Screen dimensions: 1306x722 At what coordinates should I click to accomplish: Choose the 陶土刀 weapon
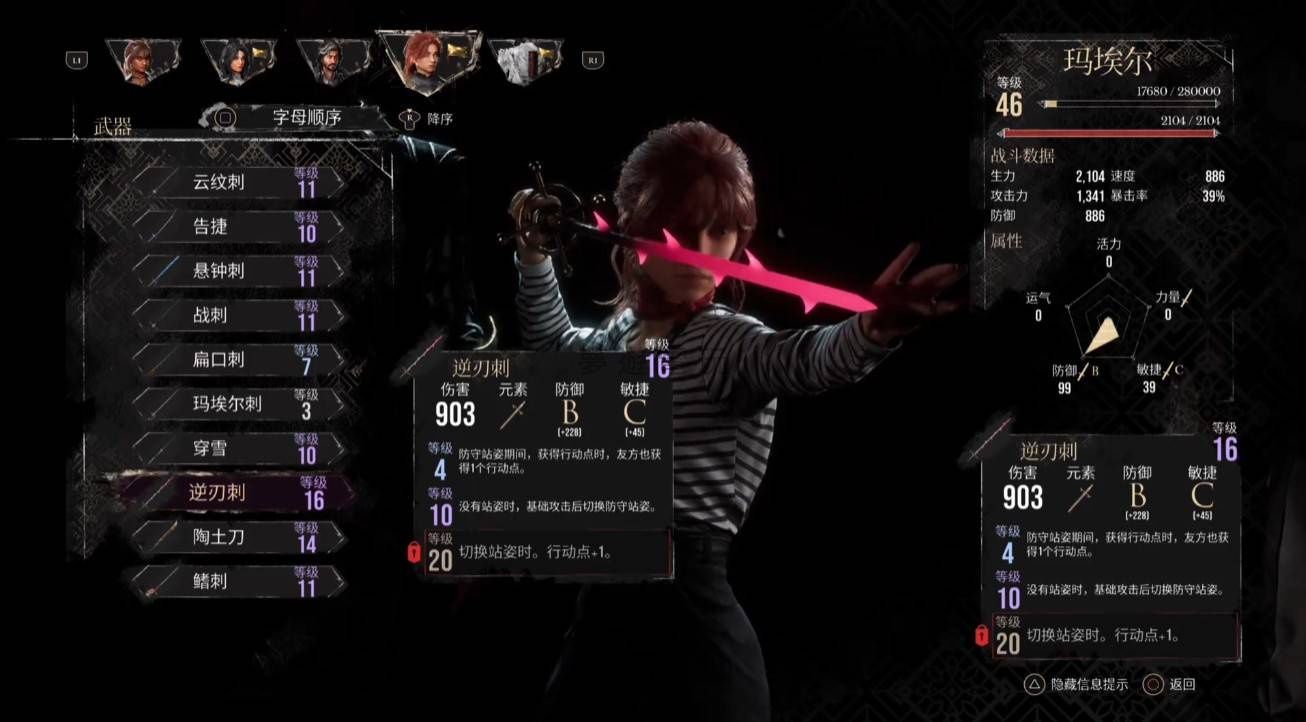pos(238,536)
